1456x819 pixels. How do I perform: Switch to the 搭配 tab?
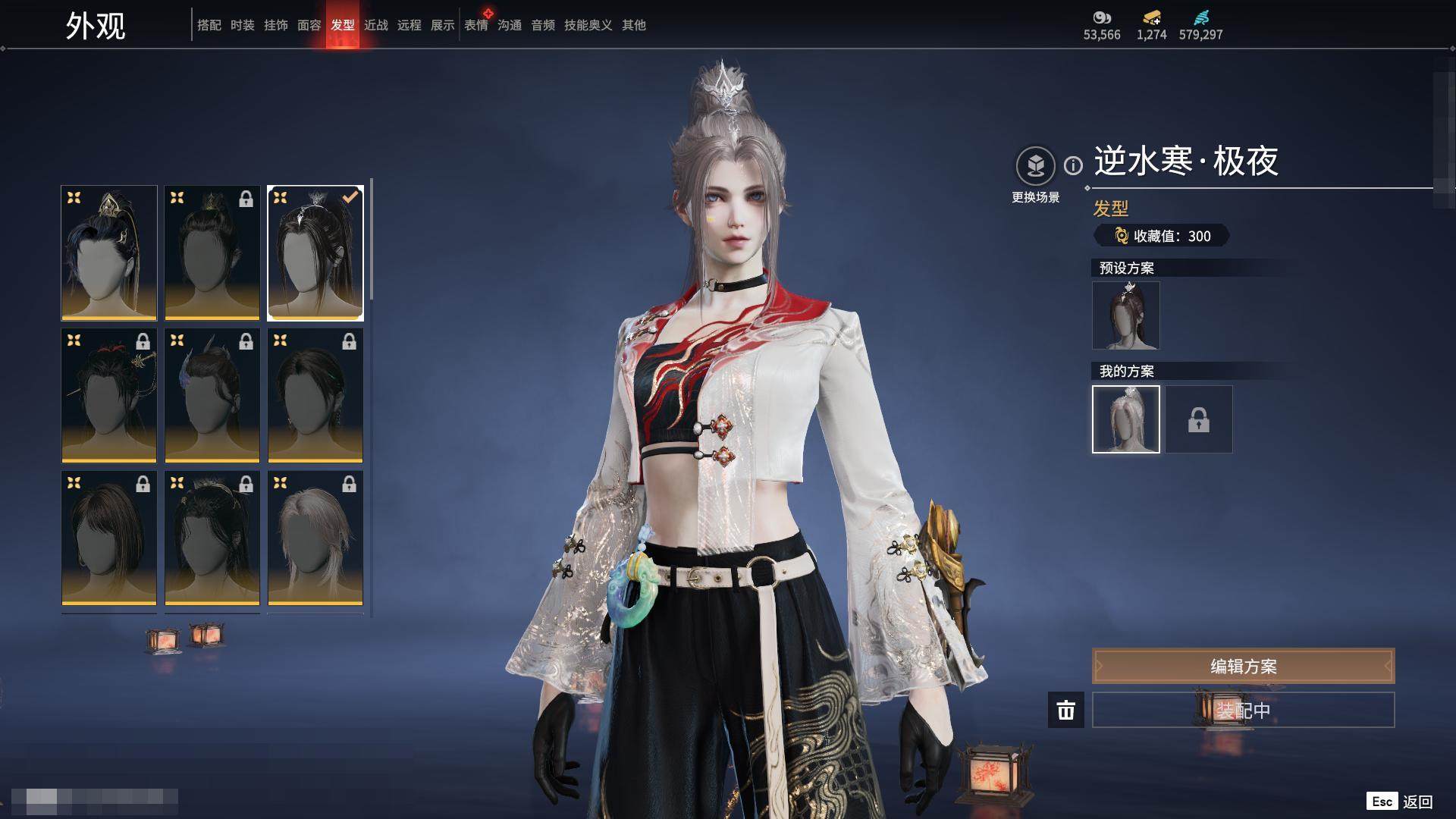click(x=209, y=25)
